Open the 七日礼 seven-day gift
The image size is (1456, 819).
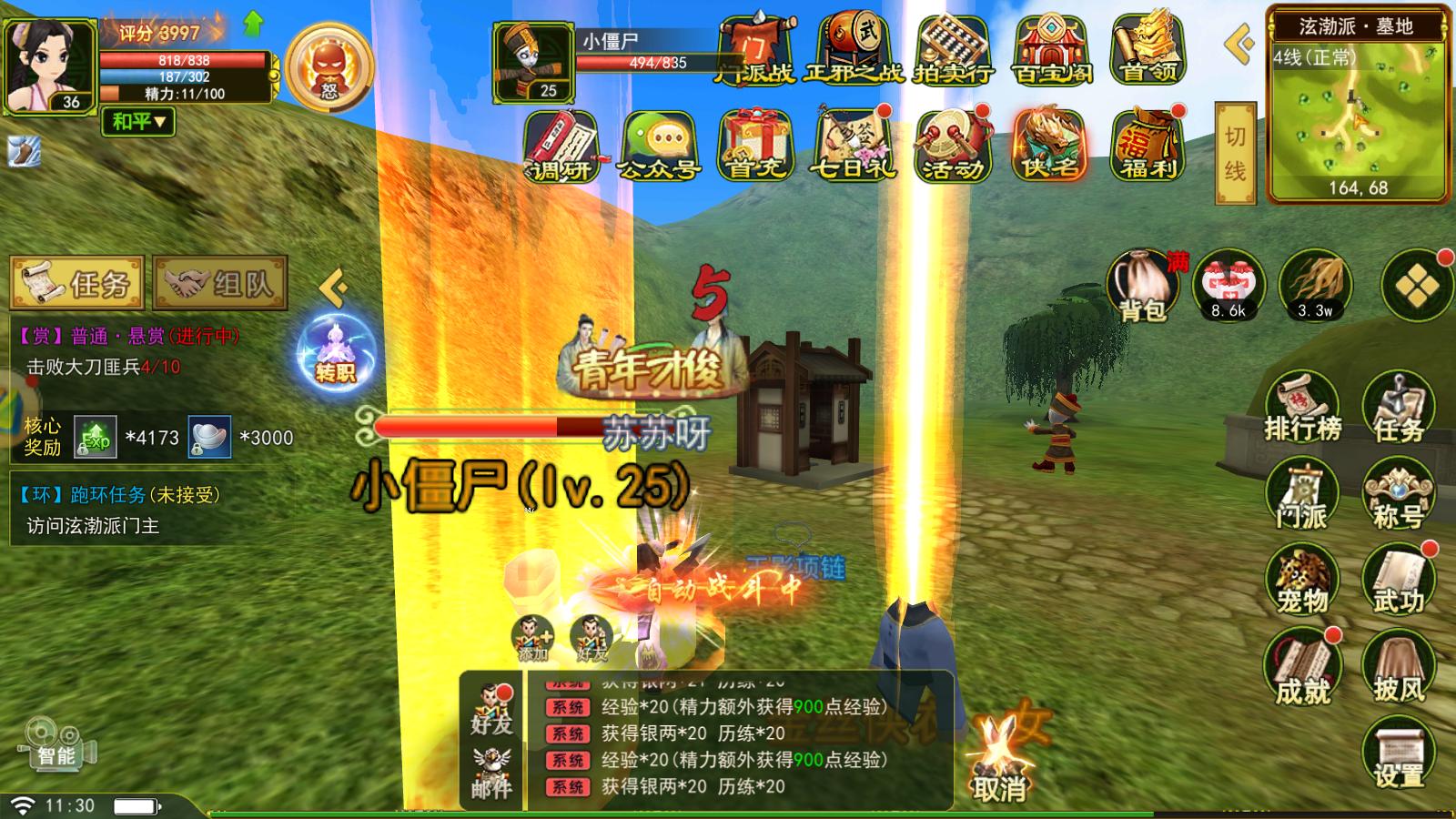pos(853,146)
